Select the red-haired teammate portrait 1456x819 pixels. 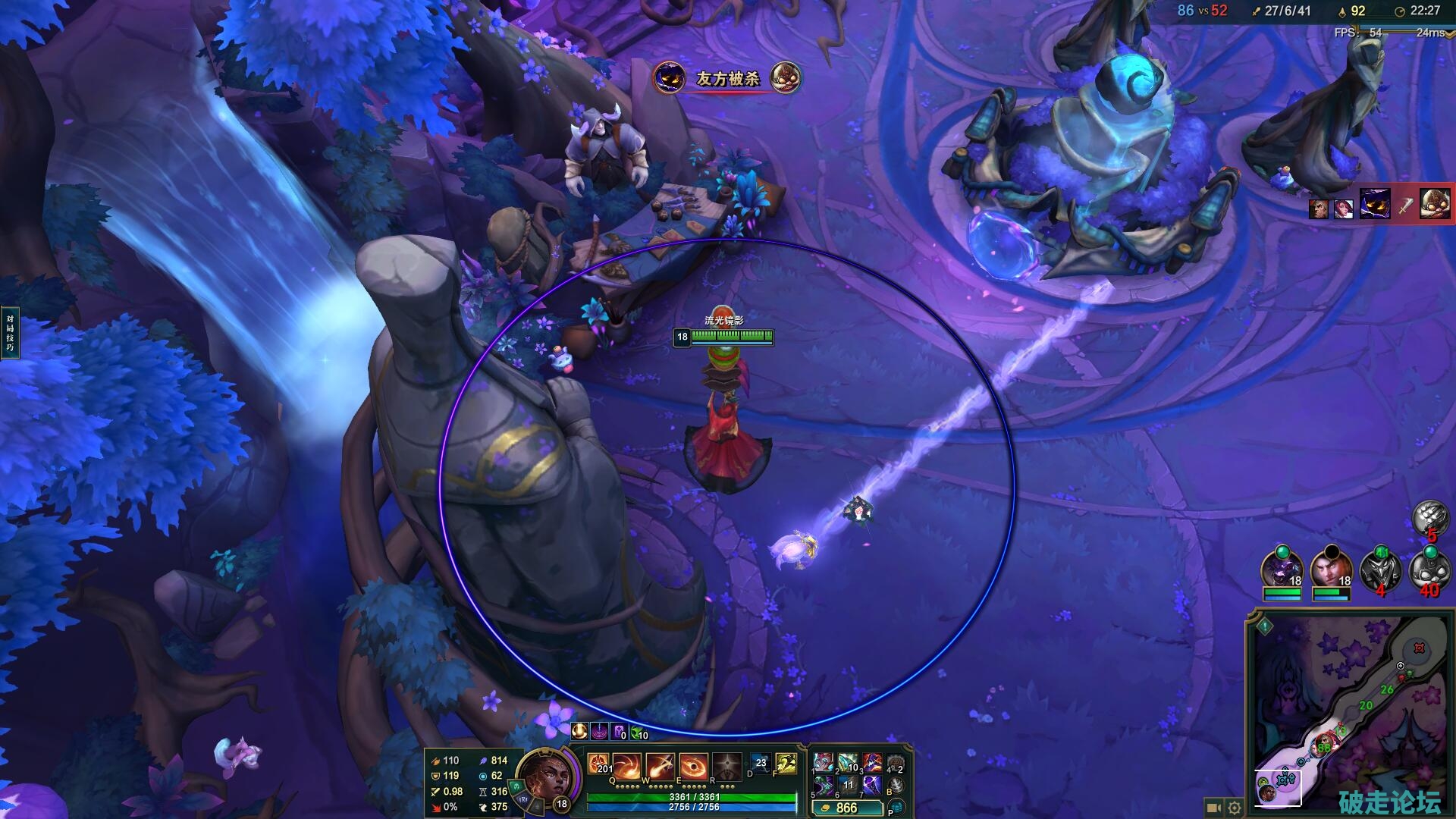pyautogui.click(x=1331, y=570)
